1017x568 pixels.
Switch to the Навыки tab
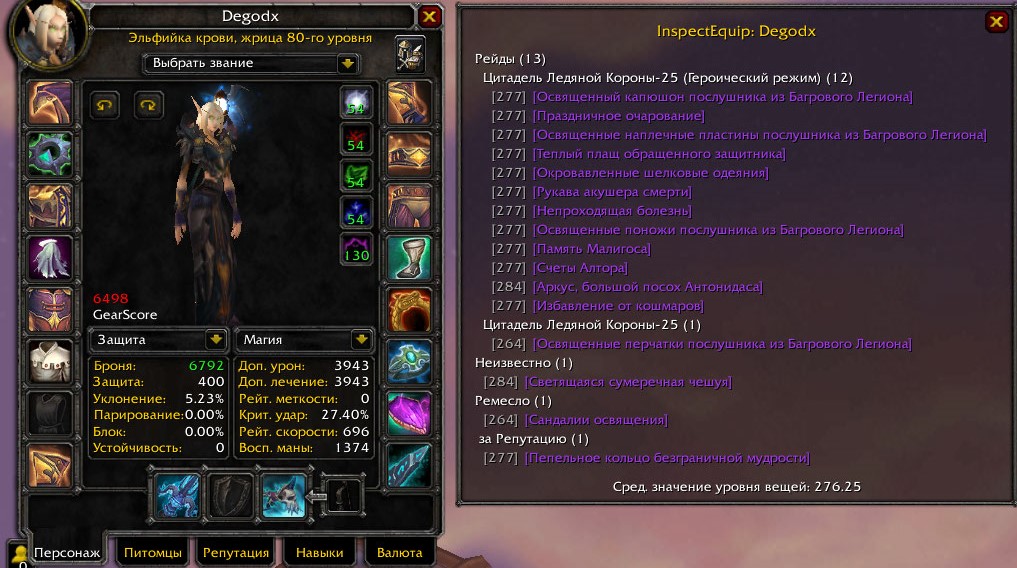coord(319,552)
